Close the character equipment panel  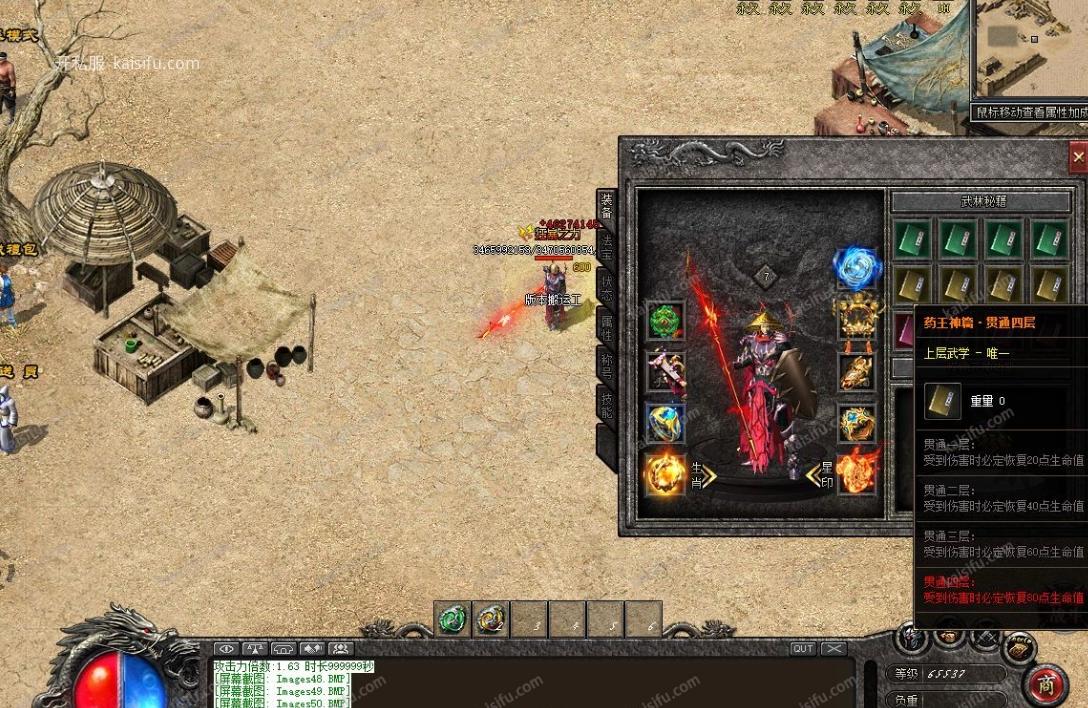tap(1077, 157)
